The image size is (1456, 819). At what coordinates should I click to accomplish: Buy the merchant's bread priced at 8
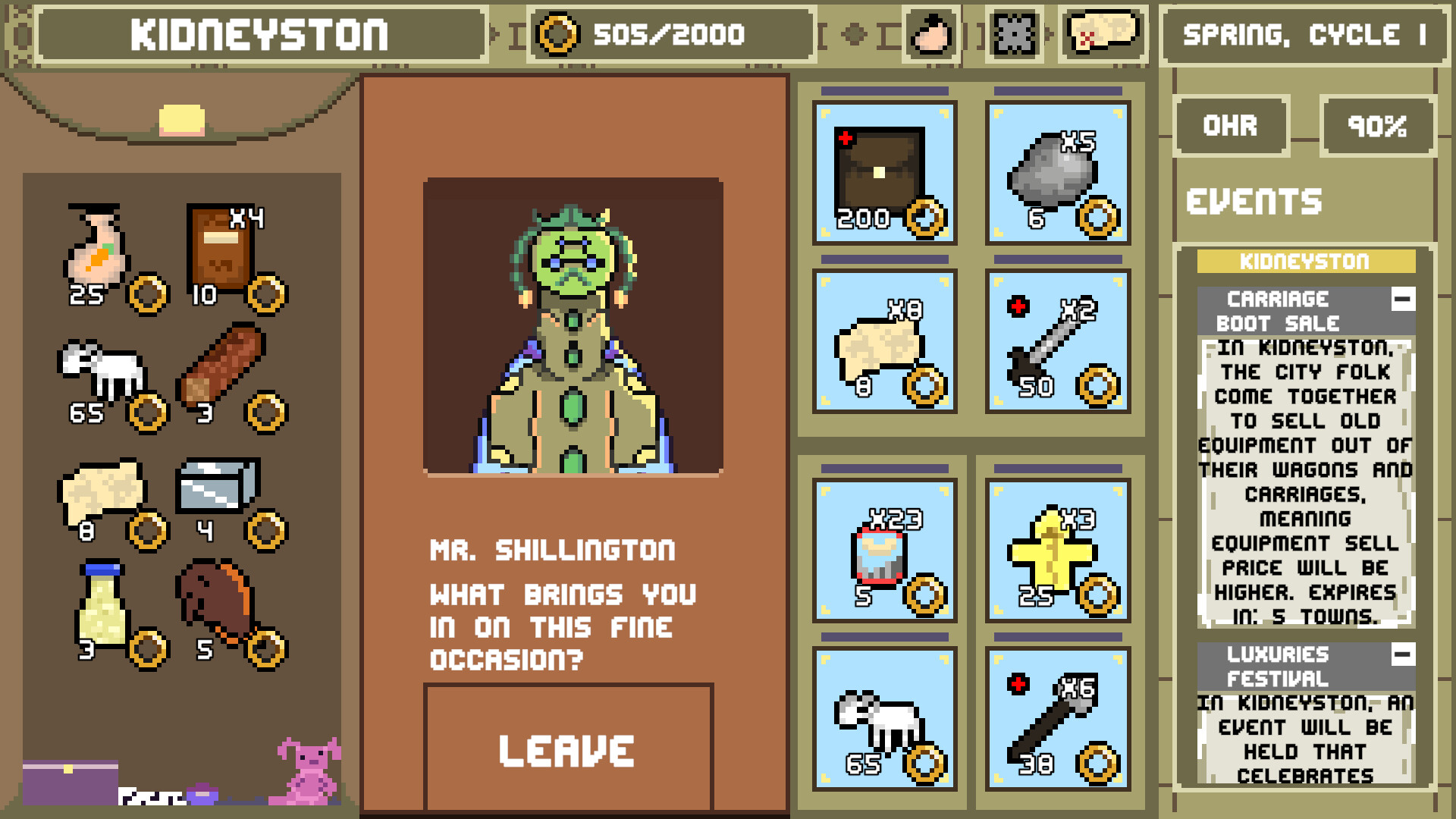(x=884, y=342)
